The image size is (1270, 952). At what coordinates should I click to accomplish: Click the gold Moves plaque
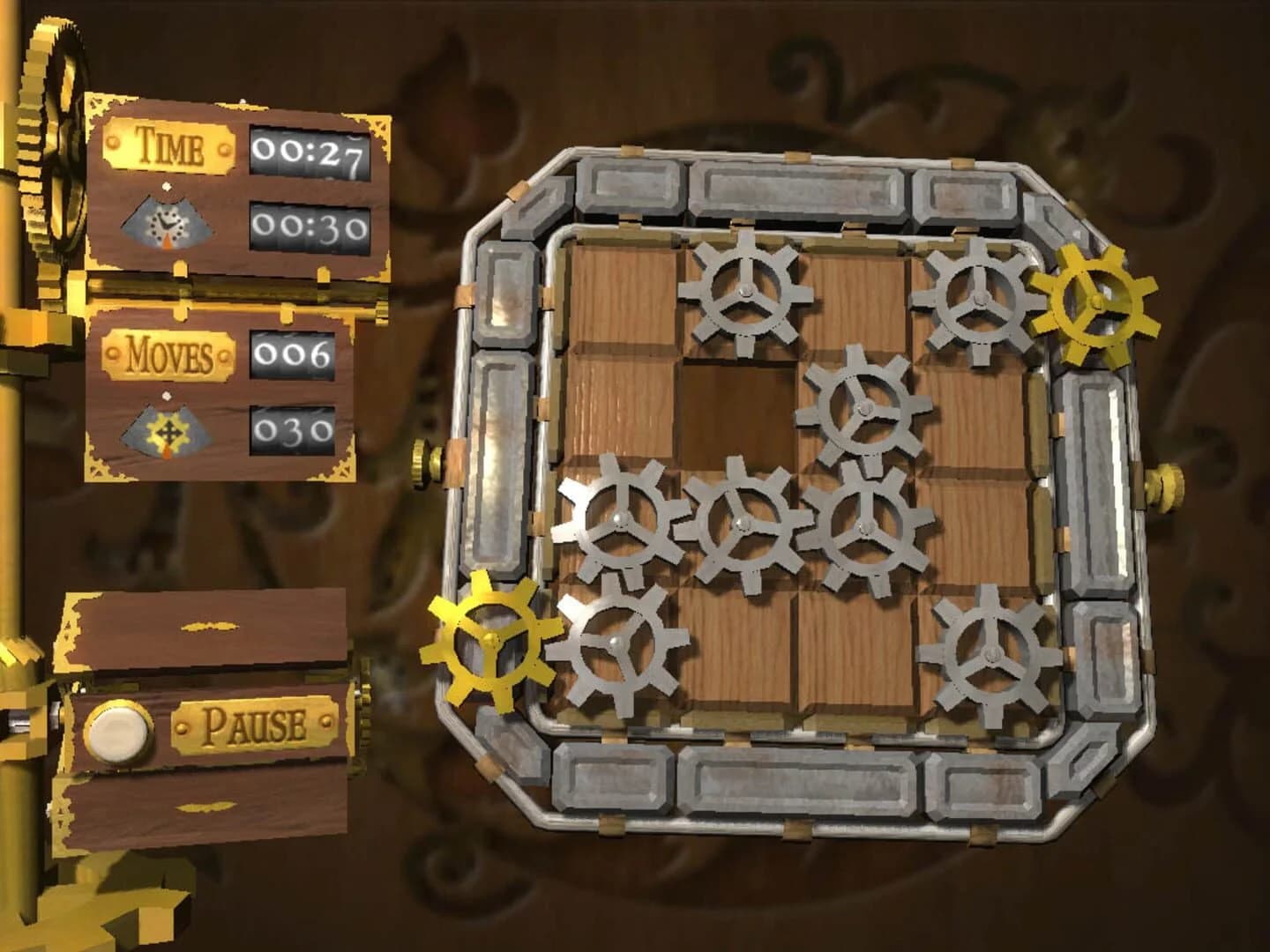pos(170,356)
